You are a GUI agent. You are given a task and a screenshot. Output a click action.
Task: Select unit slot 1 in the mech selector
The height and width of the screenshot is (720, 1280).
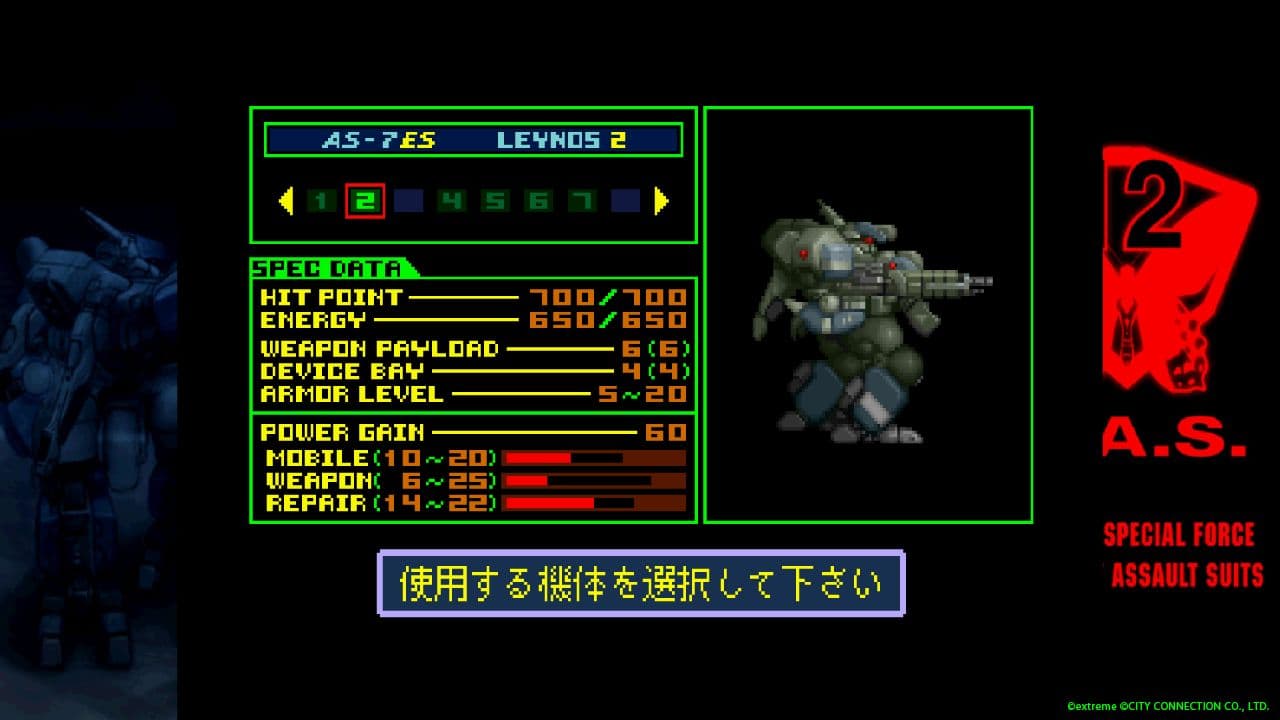point(318,199)
